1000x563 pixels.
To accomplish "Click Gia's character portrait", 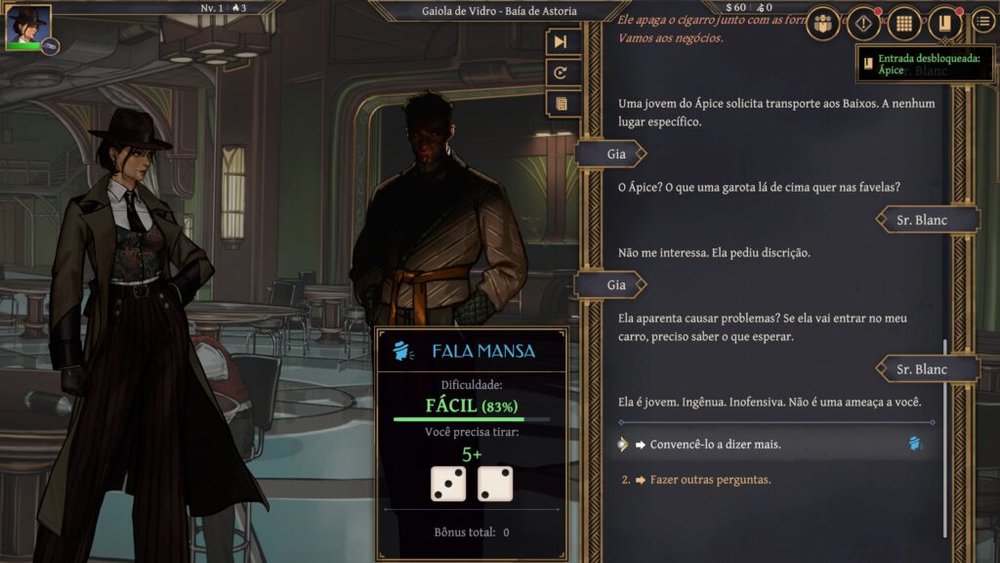I will [x=28, y=27].
